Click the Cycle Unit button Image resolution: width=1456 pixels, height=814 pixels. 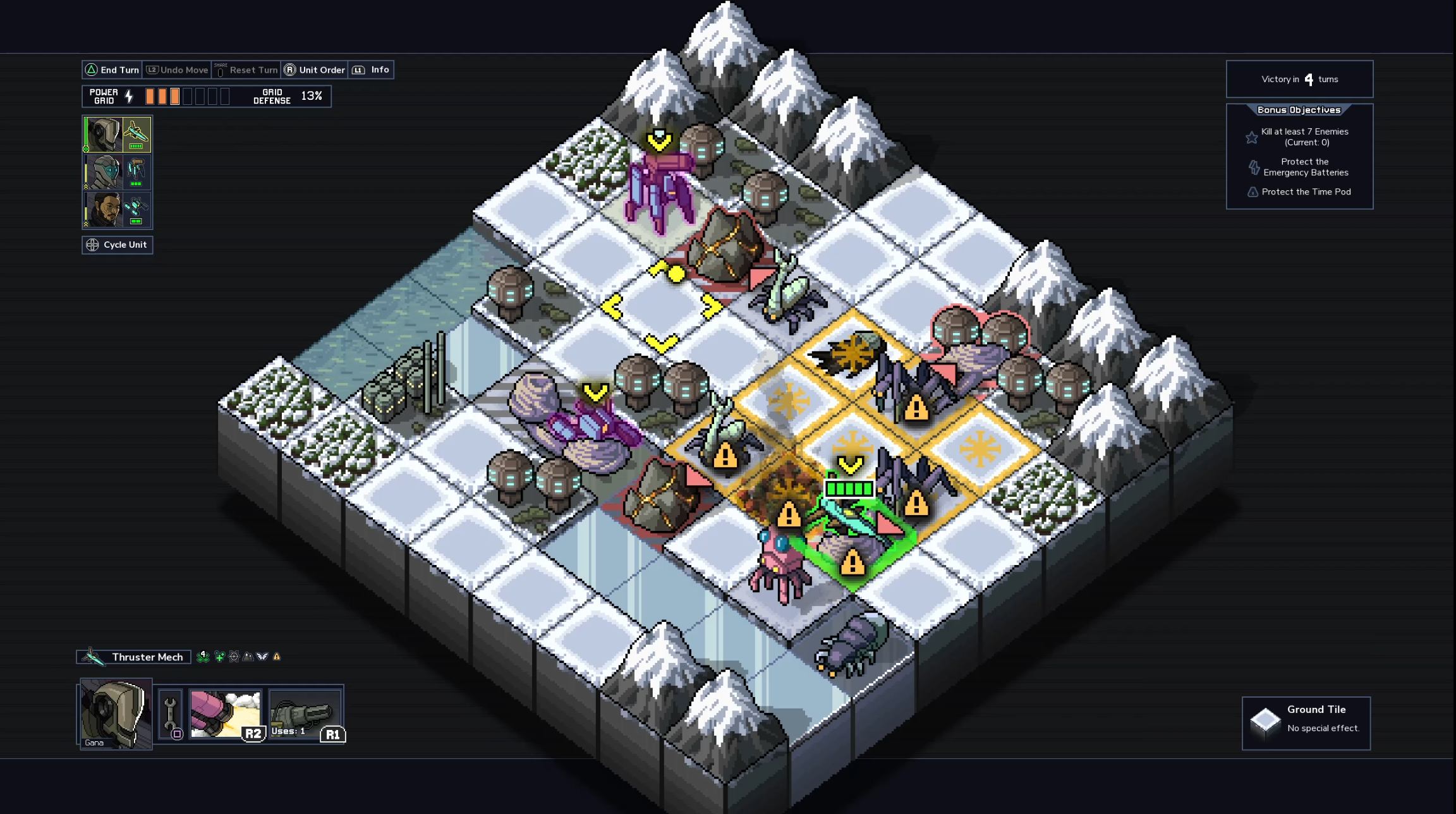tap(118, 245)
